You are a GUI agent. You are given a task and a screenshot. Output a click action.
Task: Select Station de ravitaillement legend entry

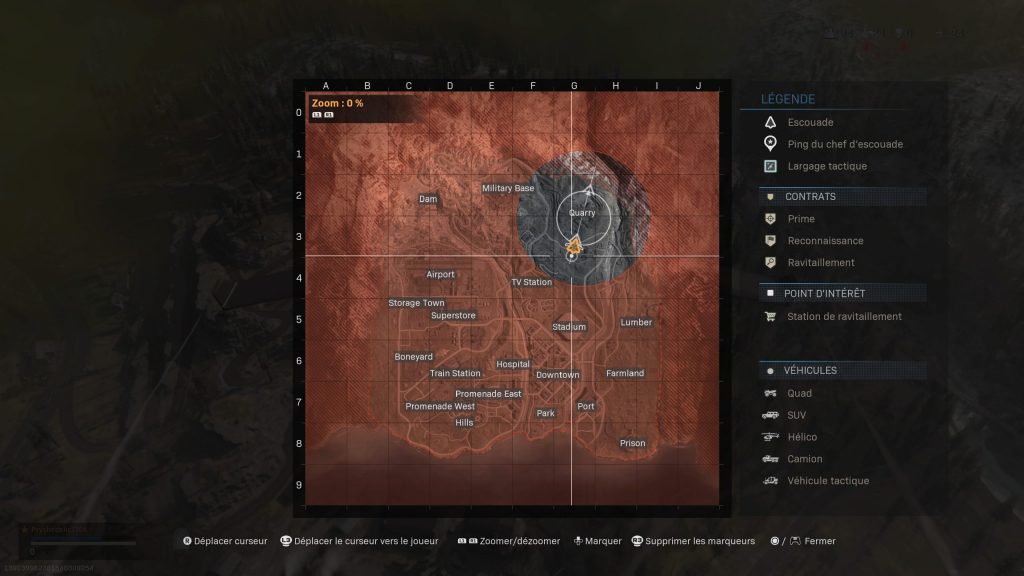[x=844, y=316]
